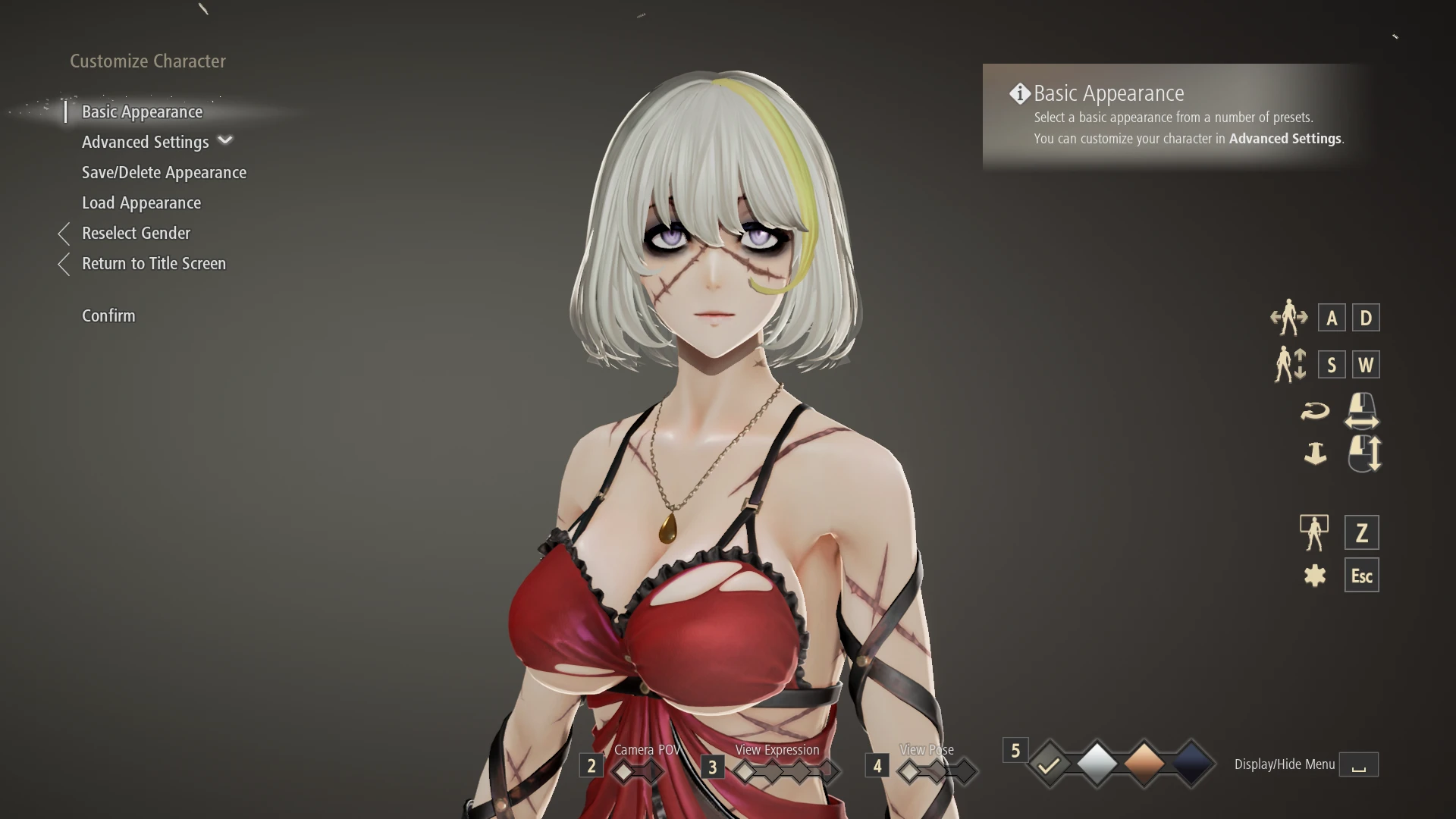Click the Return to Title Screen arrow
1456x819 pixels.
[64, 264]
